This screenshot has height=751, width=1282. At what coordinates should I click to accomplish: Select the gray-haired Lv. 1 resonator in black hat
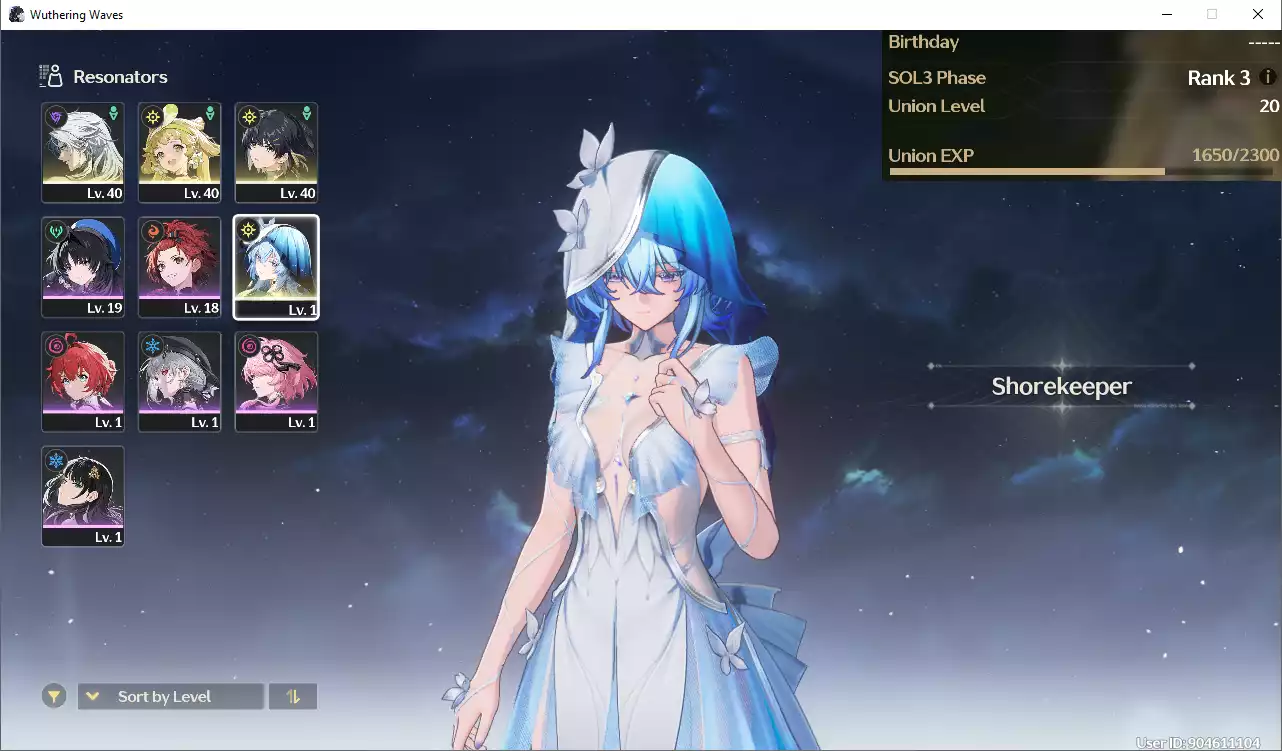point(180,381)
